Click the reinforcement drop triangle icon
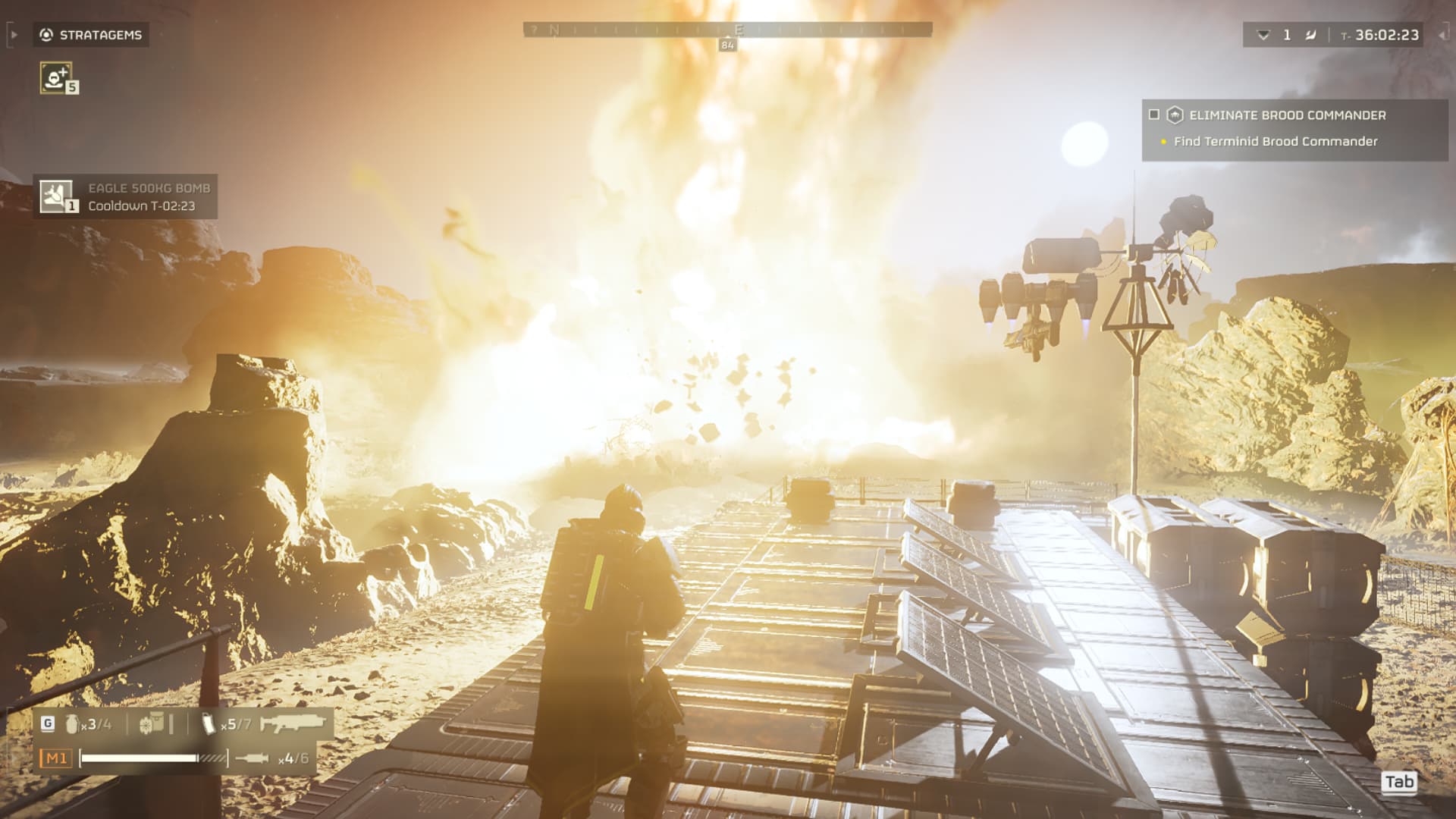Screen dimensions: 1456x819 tap(1263, 35)
